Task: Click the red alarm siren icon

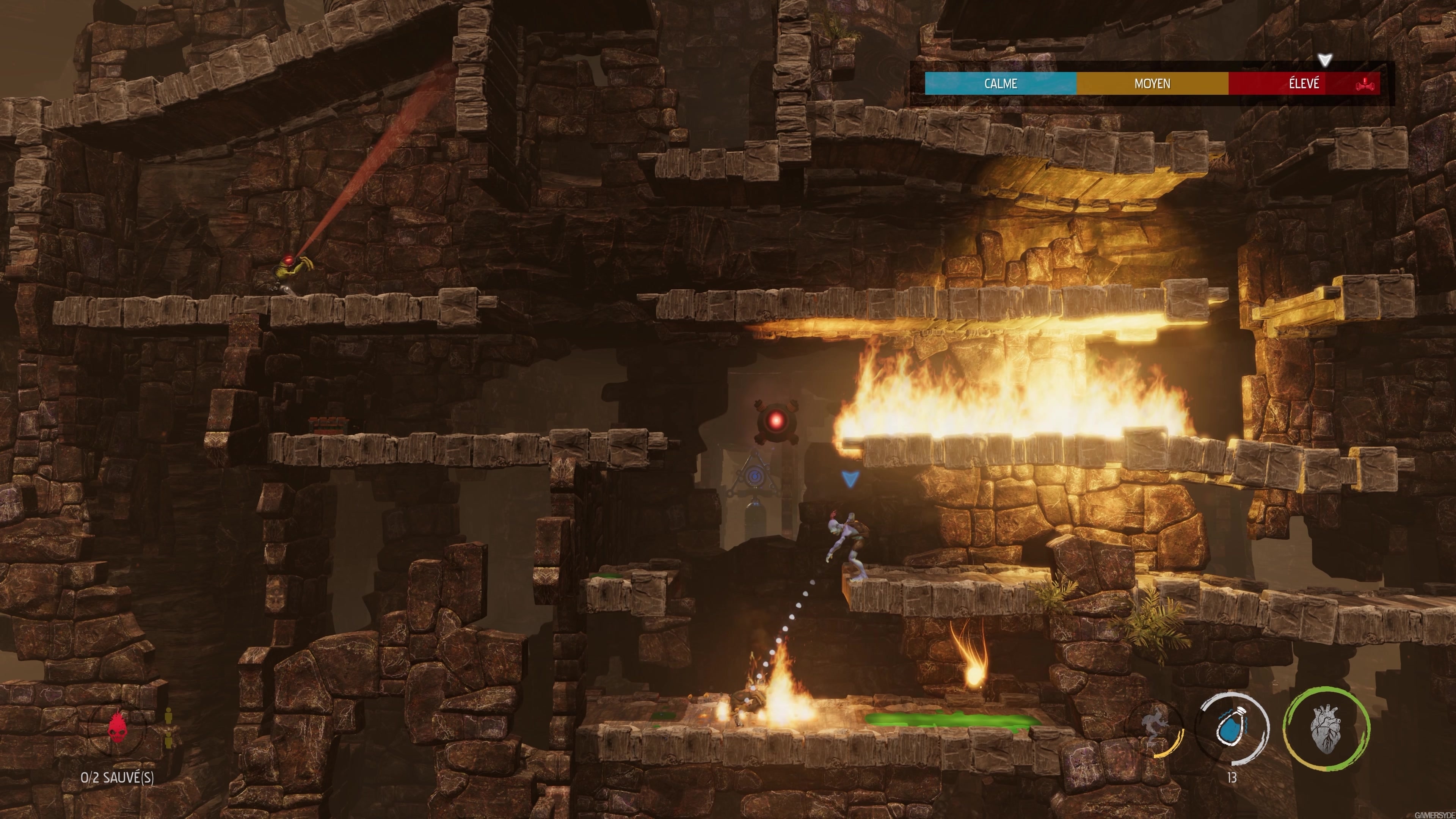Action: tap(1366, 85)
